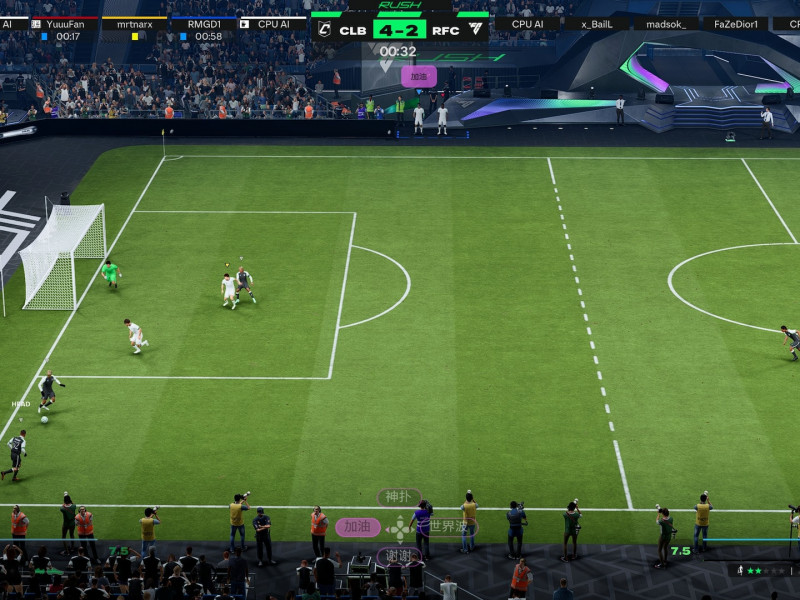Choose the FaZeDior1 player tag
The image size is (800, 600).
click(x=735, y=23)
